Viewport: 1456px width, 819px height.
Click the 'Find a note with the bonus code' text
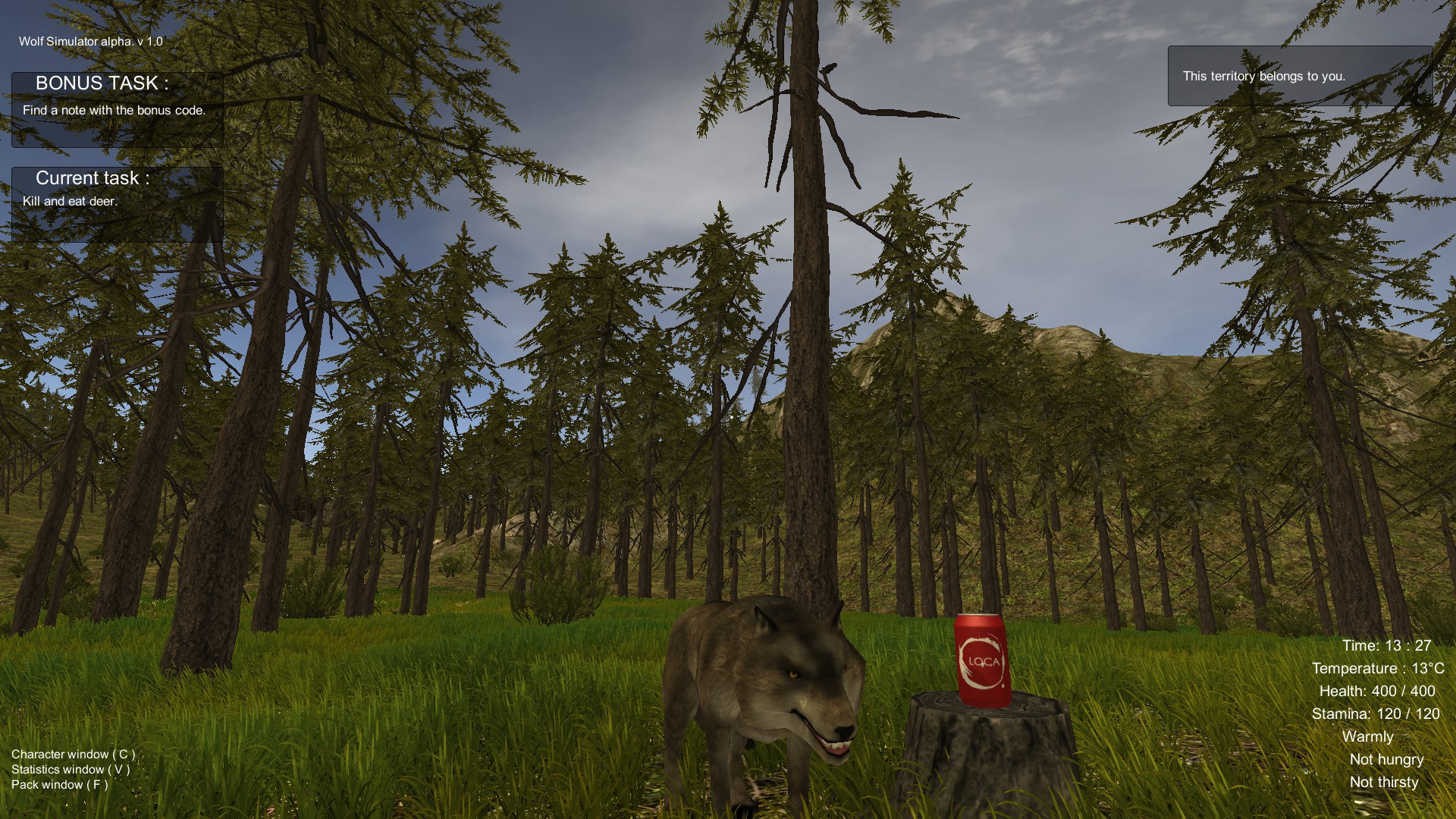pyautogui.click(x=114, y=109)
